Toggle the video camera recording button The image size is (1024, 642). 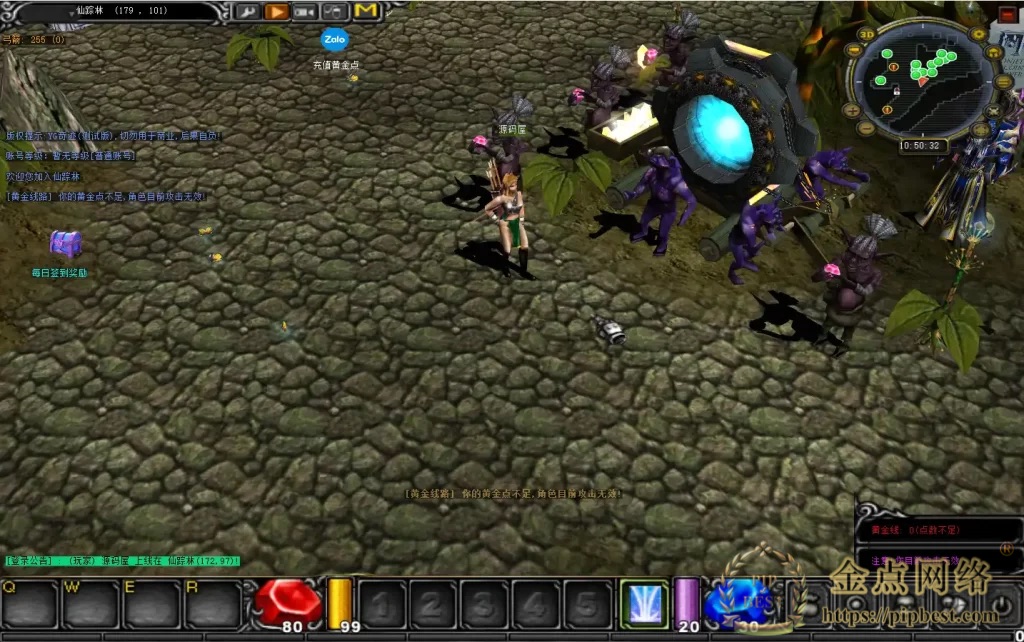click(305, 12)
